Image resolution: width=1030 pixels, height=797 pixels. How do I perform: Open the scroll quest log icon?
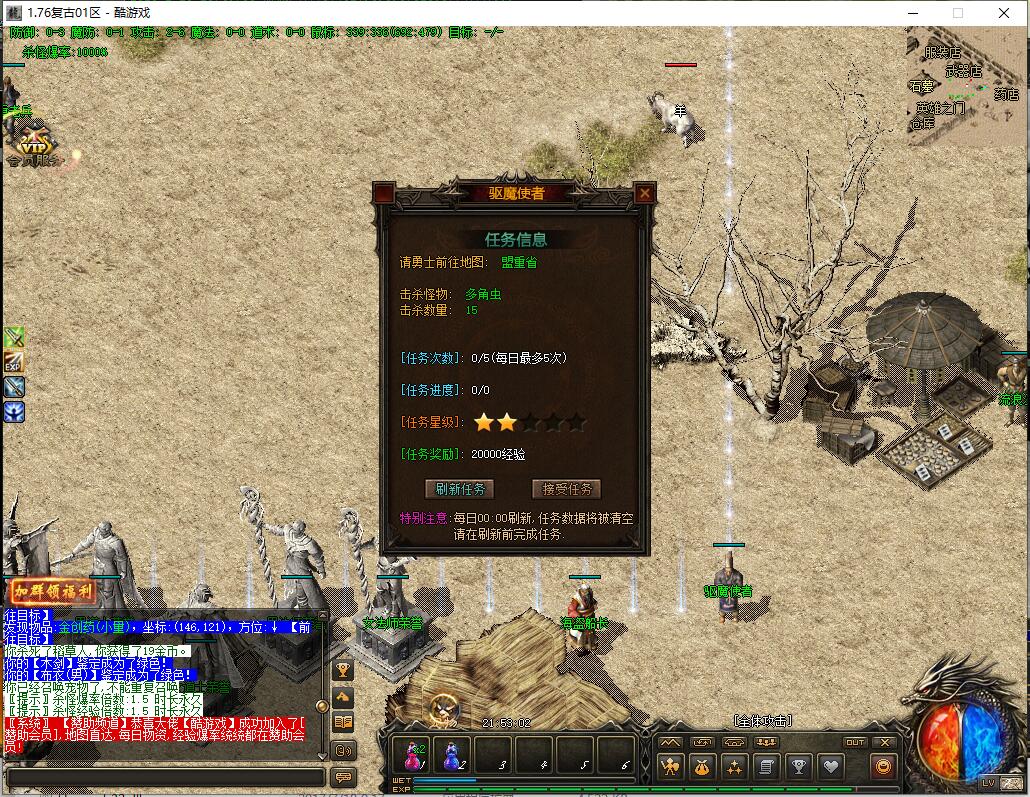pos(766,767)
